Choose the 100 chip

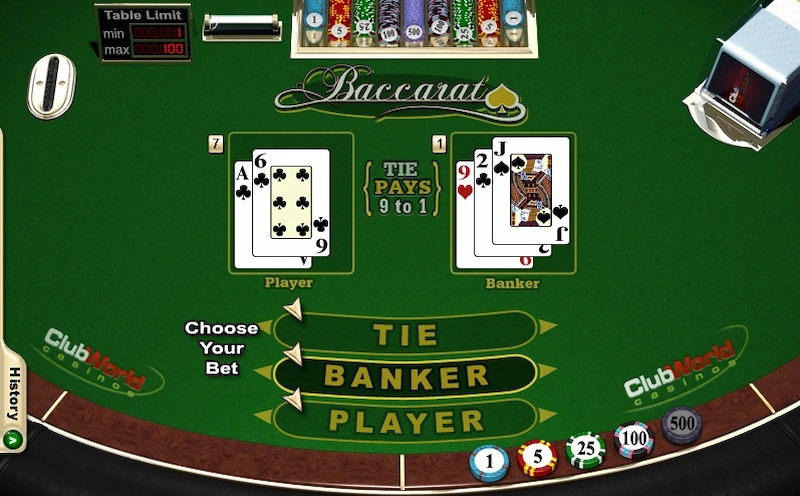point(634,438)
